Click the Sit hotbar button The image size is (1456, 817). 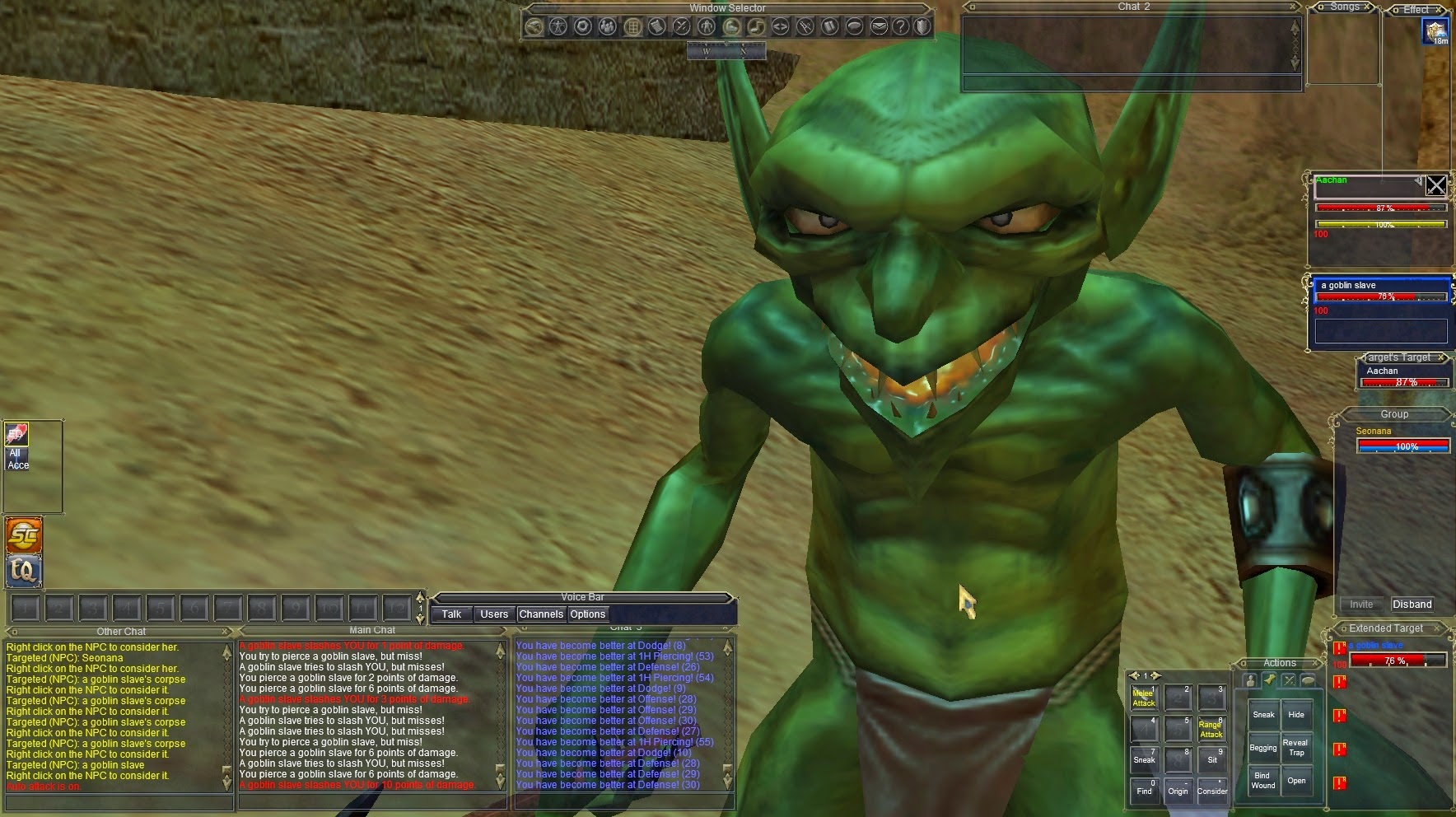pyautogui.click(x=1211, y=759)
